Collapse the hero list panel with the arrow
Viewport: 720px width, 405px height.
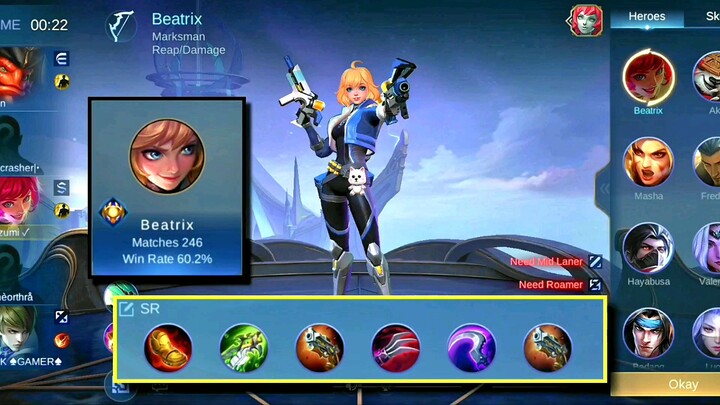[x=603, y=188]
